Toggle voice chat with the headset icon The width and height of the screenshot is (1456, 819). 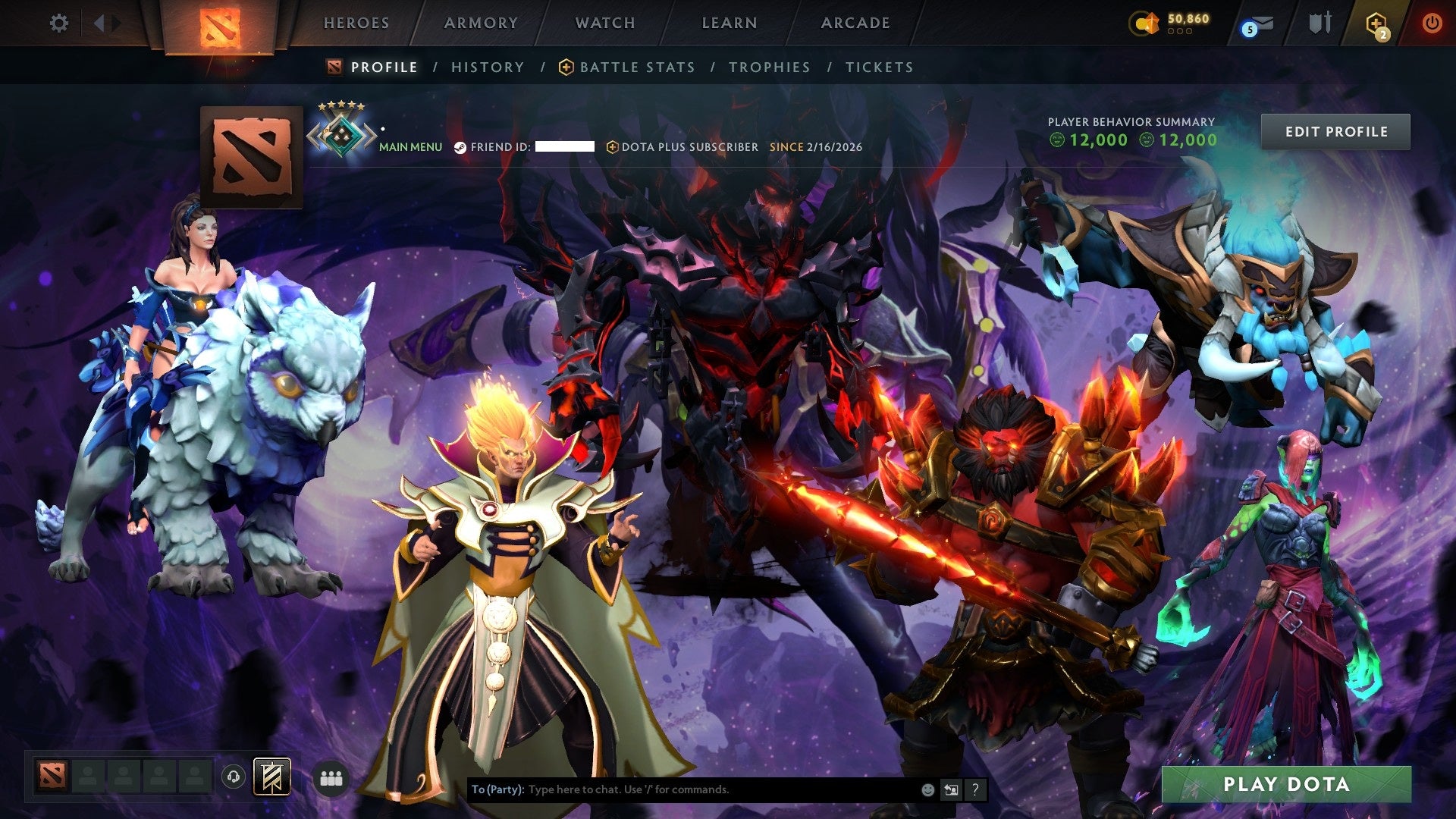point(235,777)
